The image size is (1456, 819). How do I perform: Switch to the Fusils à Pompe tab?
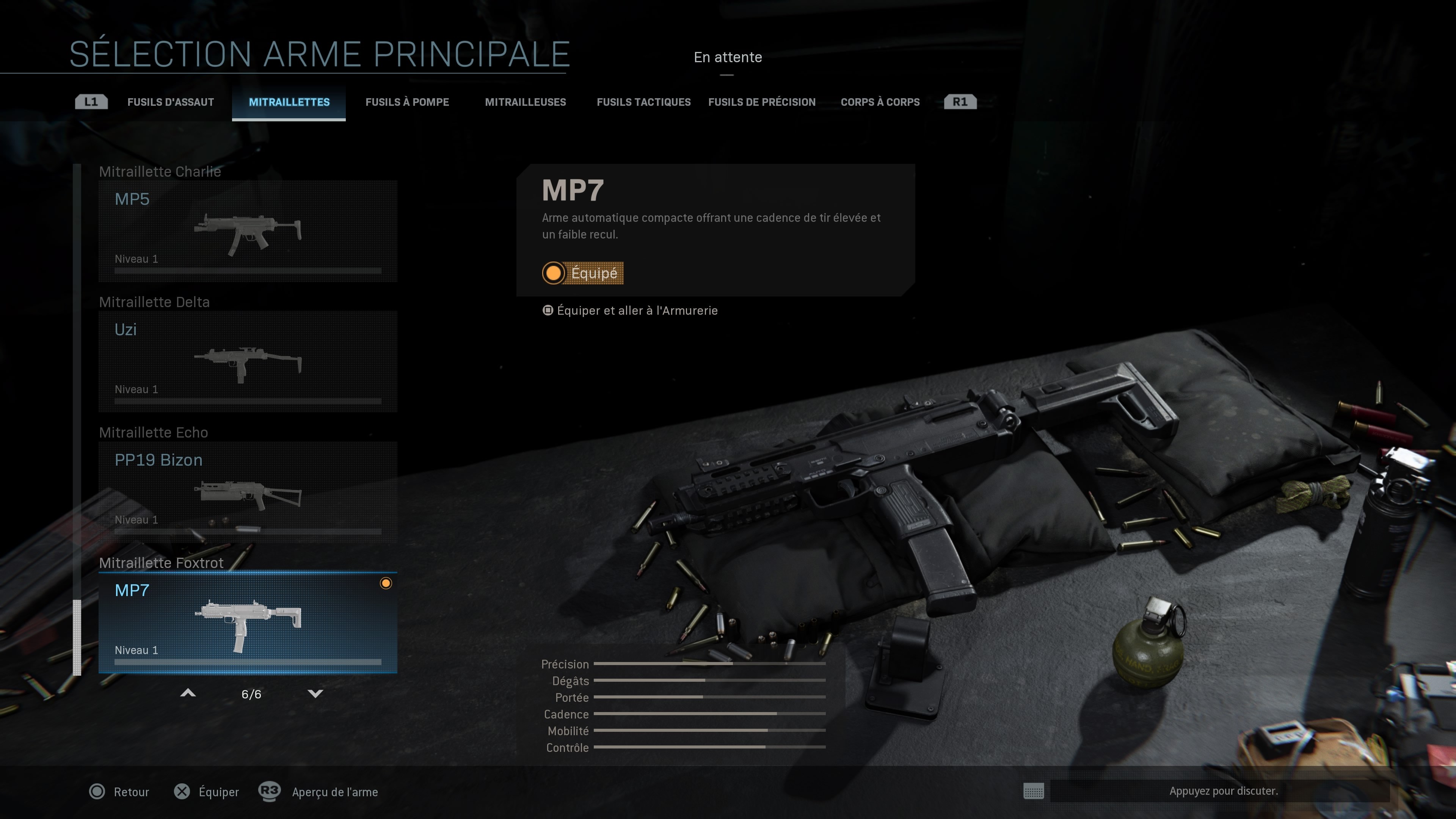408,102
